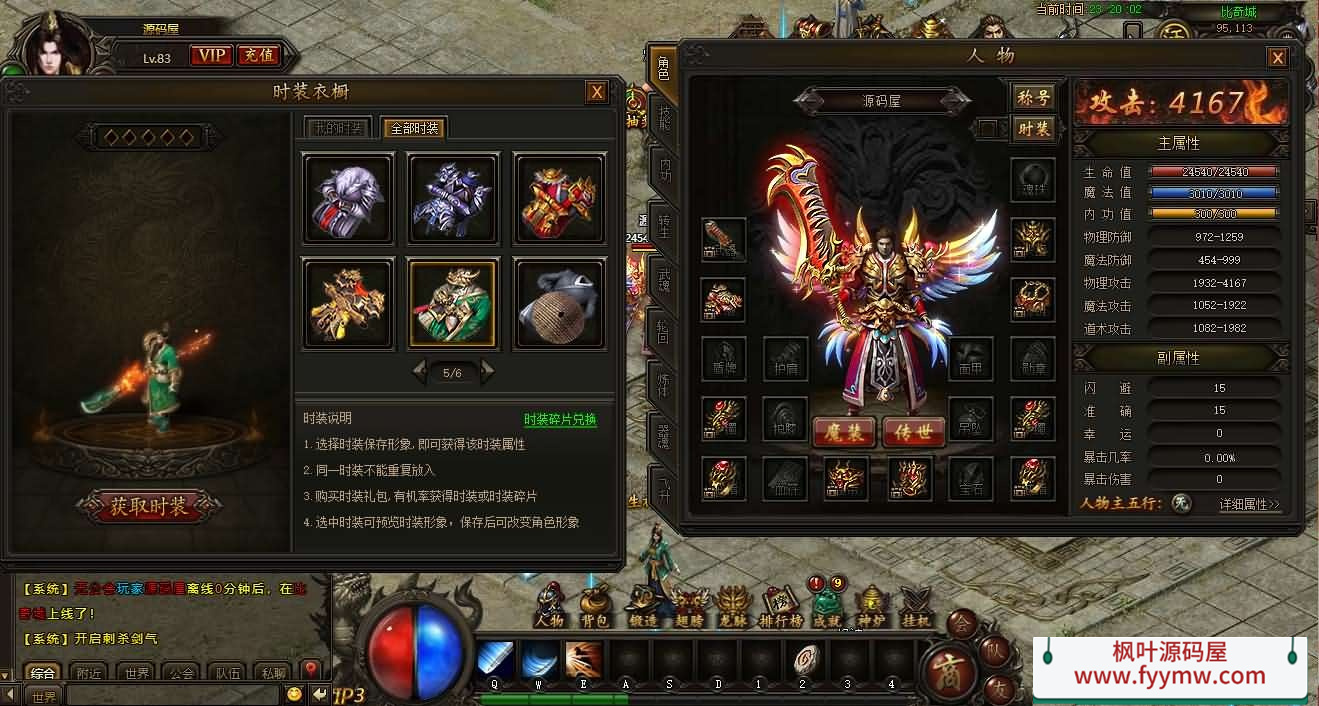The height and width of the screenshot is (706, 1319).
Task: Open the 称号 title button
Action: [x=1034, y=97]
